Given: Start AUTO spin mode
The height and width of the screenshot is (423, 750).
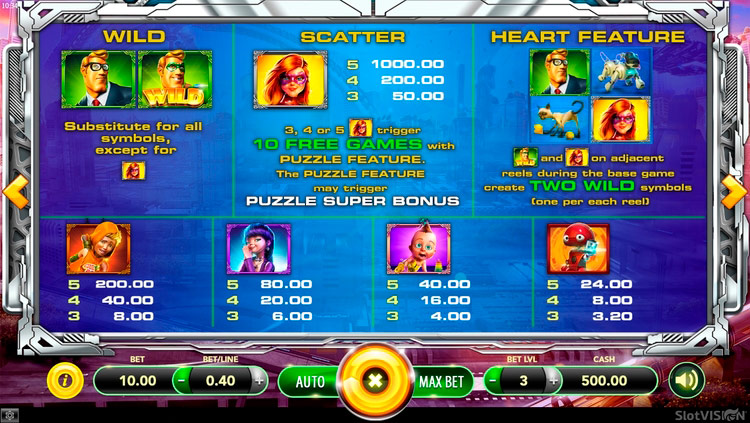Looking at the screenshot, I should pyautogui.click(x=310, y=381).
